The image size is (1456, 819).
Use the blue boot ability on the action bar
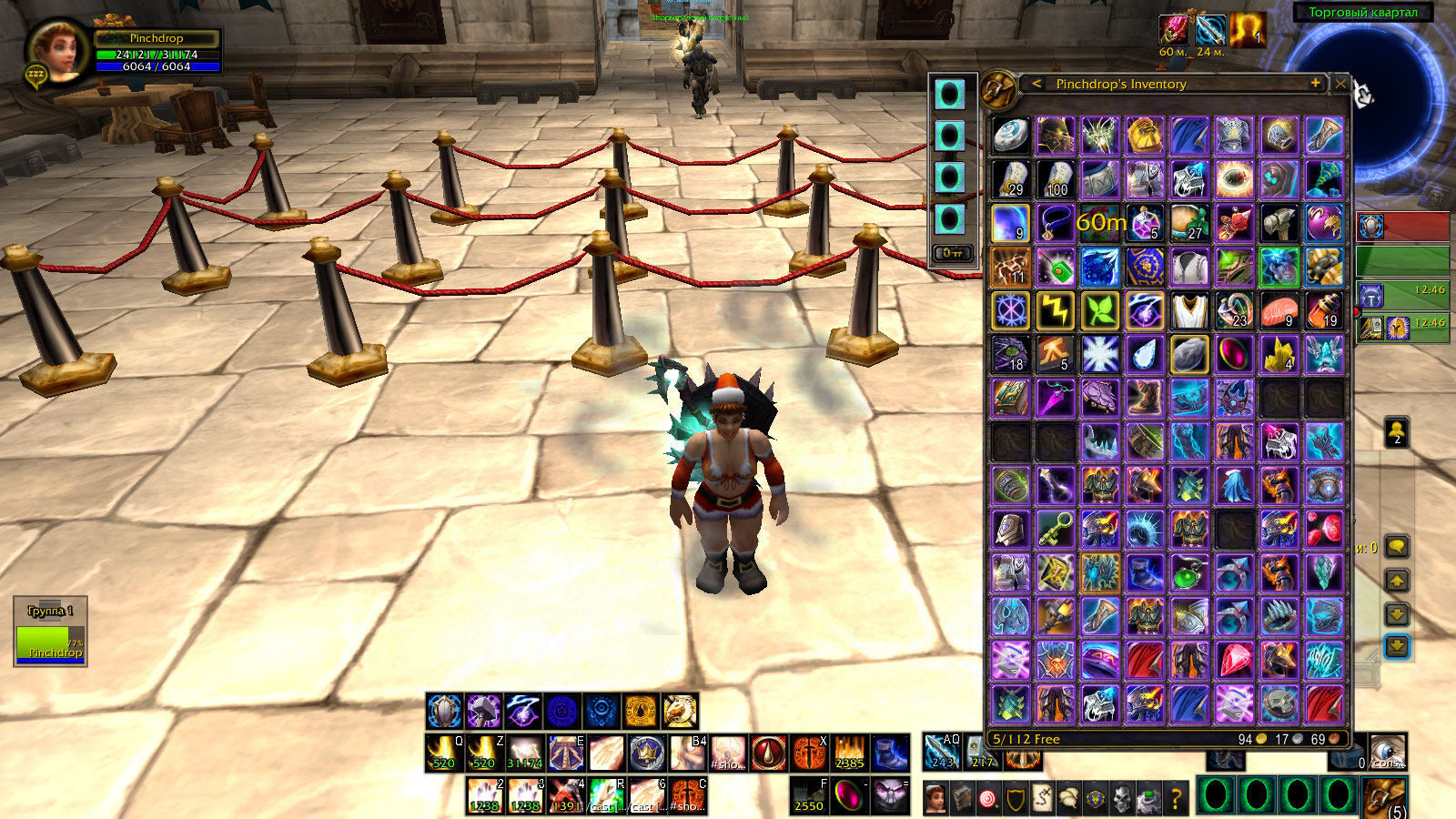(x=891, y=753)
